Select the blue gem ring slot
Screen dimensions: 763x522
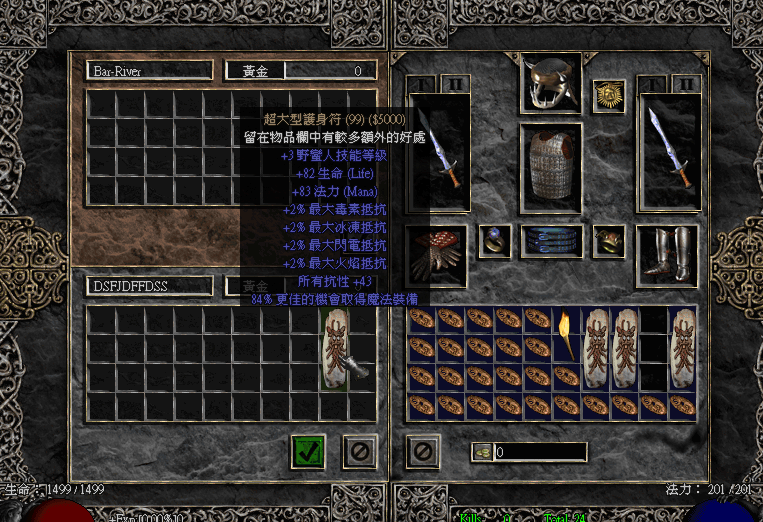point(495,241)
